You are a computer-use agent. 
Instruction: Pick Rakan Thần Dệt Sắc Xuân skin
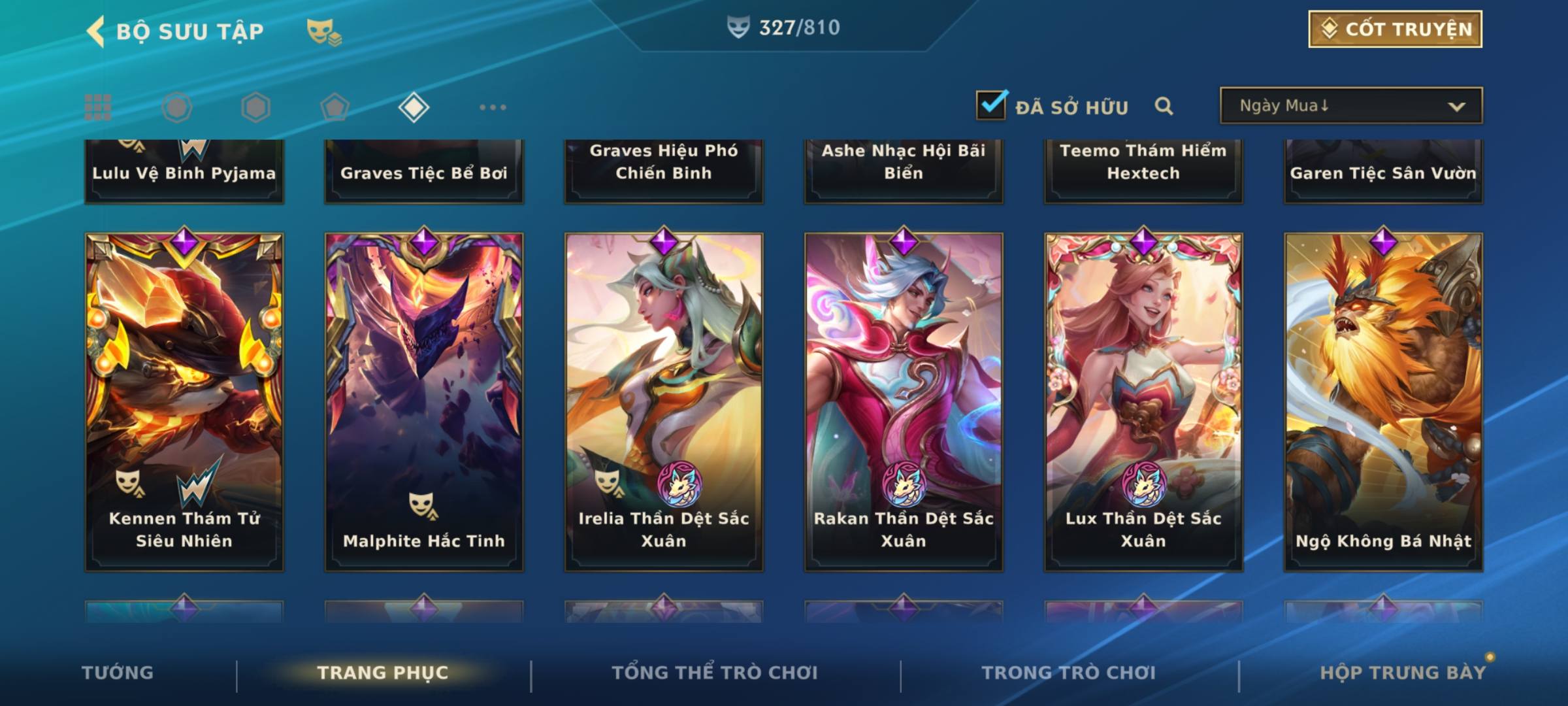tap(904, 402)
